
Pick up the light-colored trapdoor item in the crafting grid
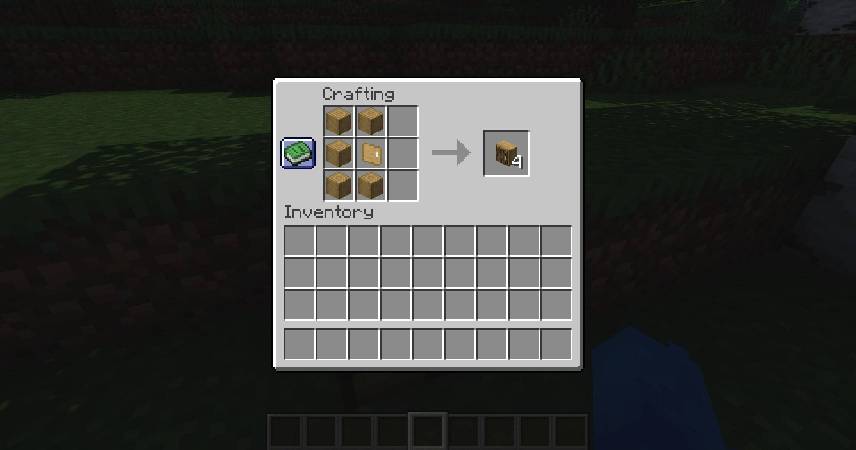371,154
